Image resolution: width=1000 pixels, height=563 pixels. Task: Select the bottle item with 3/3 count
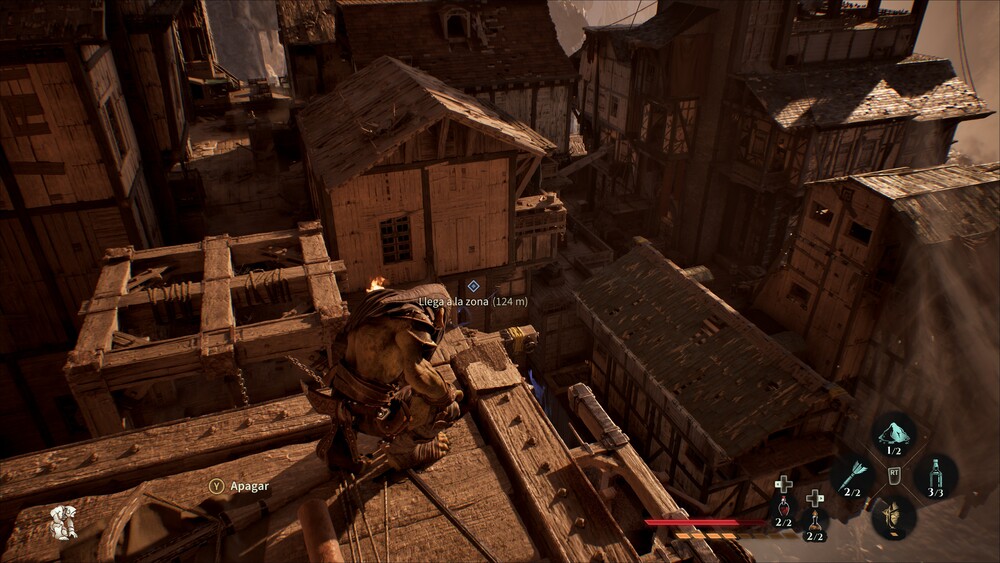tap(935, 475)
